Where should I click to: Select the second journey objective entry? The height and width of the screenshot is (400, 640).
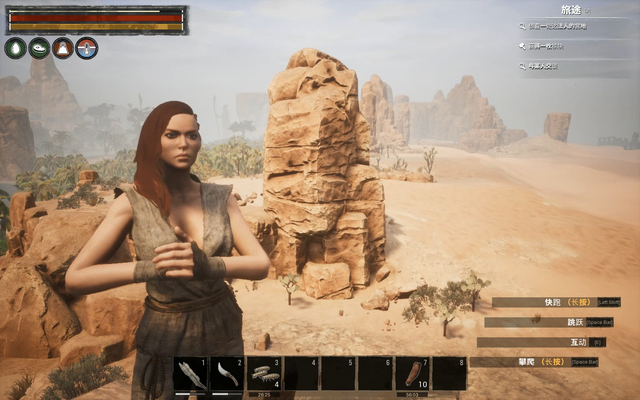(x=560, y=46)
